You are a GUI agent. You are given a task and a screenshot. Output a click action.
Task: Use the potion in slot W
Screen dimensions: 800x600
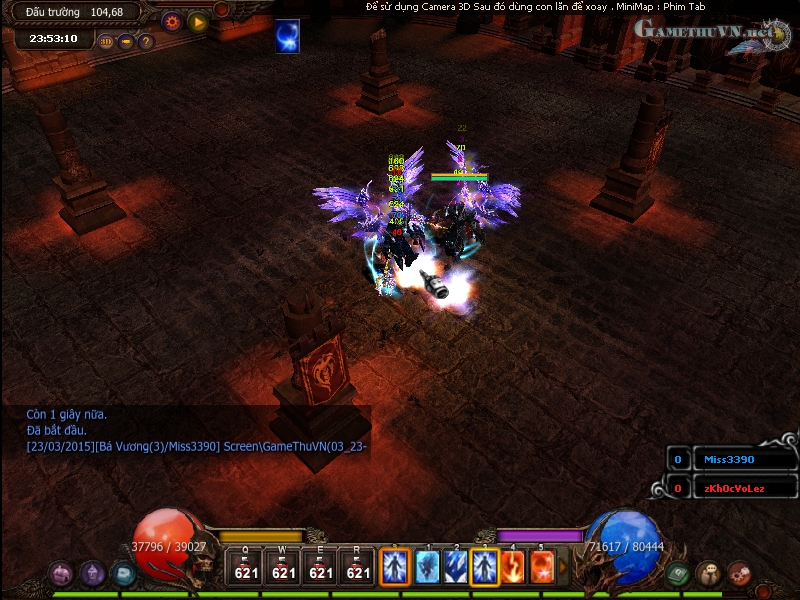283,567
